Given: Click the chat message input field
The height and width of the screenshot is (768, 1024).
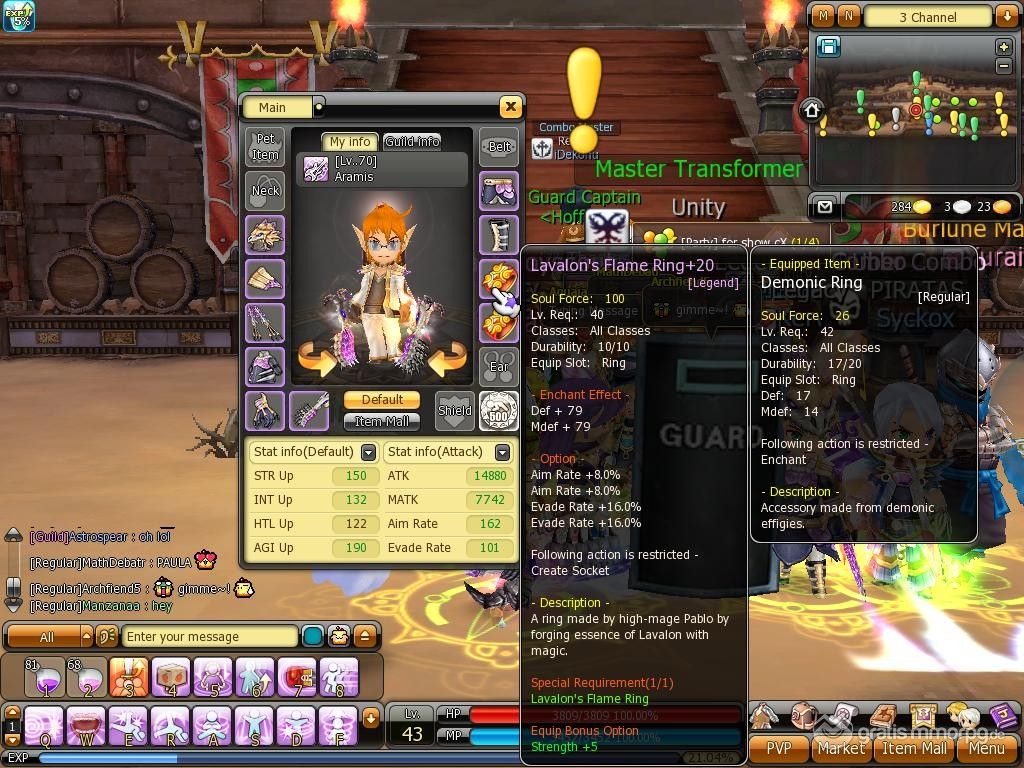Looking at the screenshot, I should 208,636.
